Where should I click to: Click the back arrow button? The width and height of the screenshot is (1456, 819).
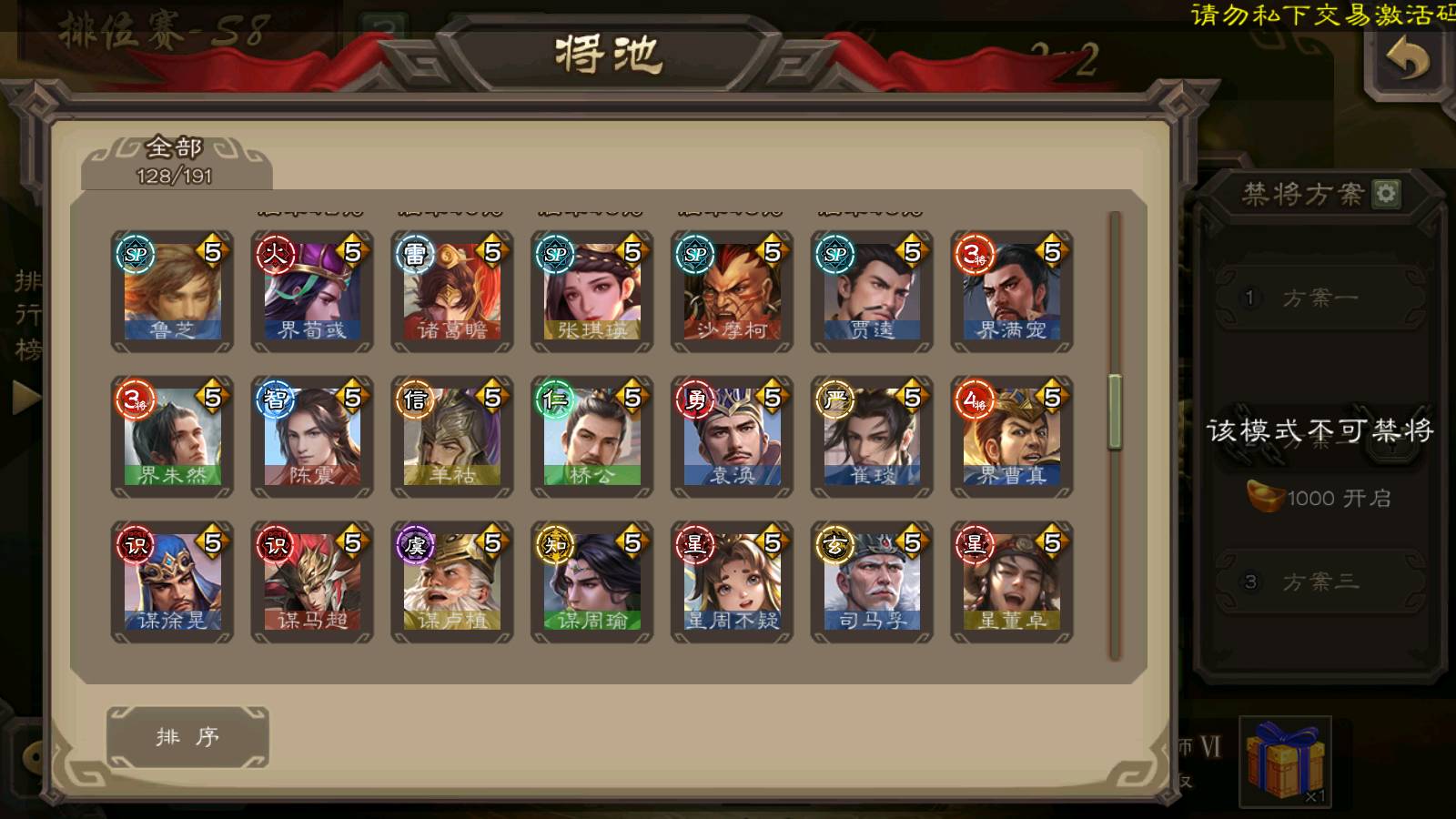pos(1407,61)
